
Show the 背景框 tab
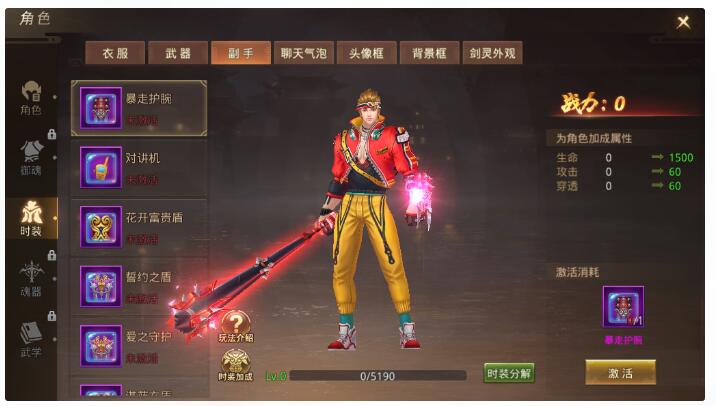pyautogui.click(x=427, y=54)
